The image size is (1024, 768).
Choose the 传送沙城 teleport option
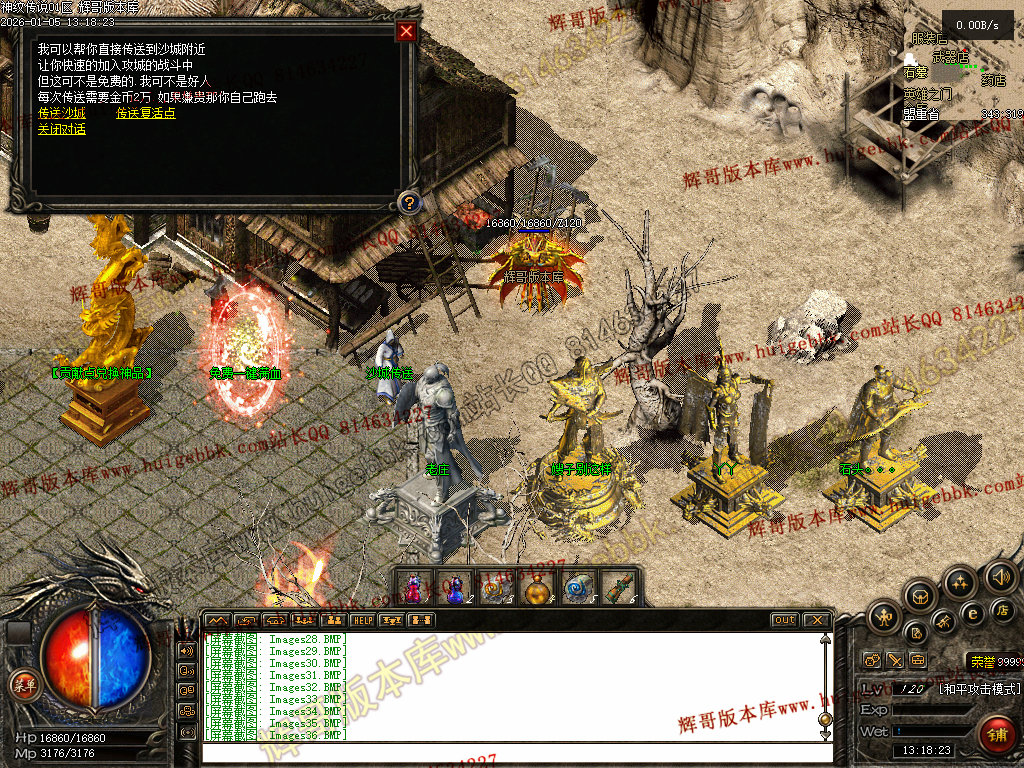61,113
